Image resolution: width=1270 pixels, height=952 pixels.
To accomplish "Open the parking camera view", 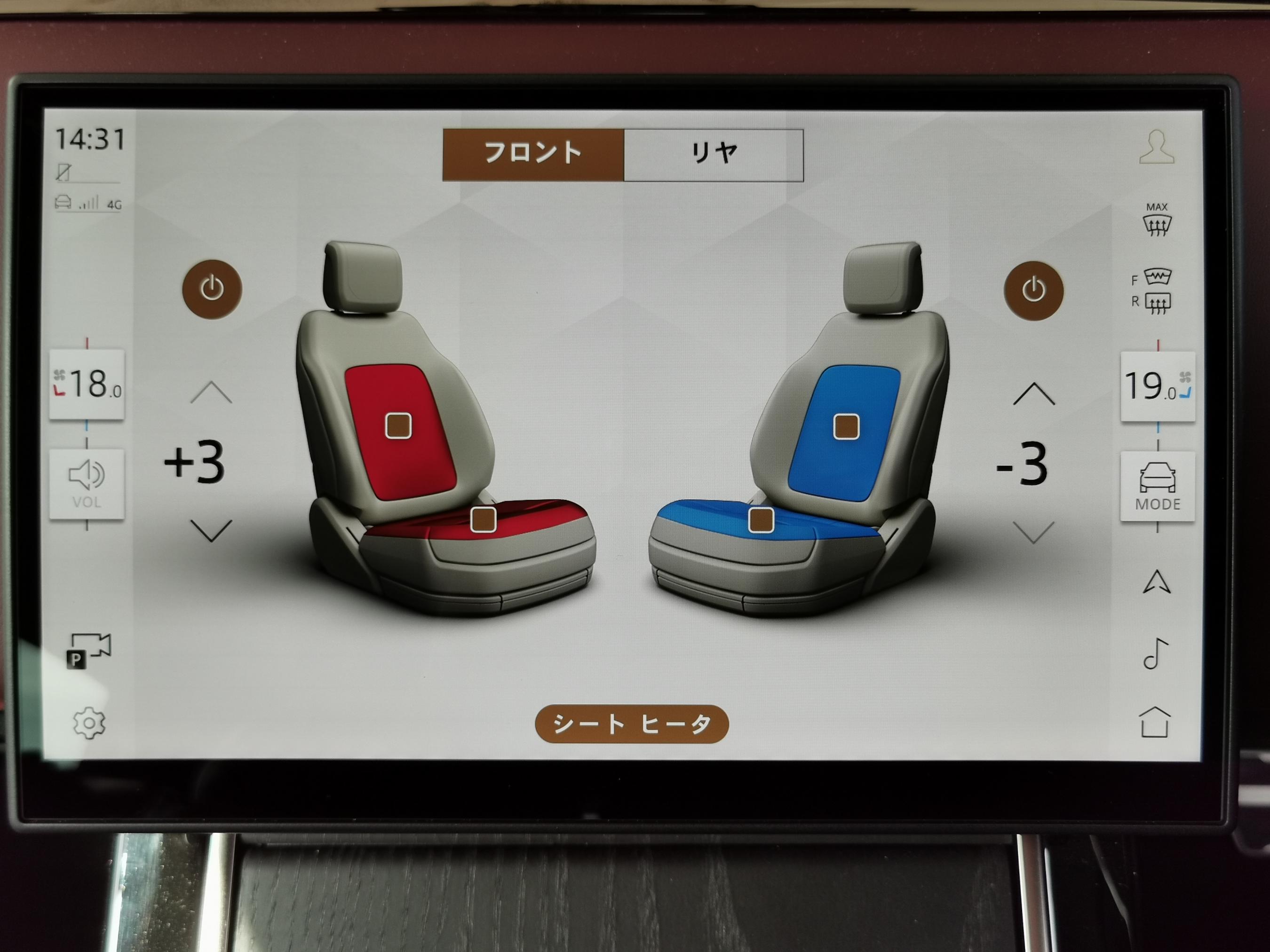I will 89,650.
